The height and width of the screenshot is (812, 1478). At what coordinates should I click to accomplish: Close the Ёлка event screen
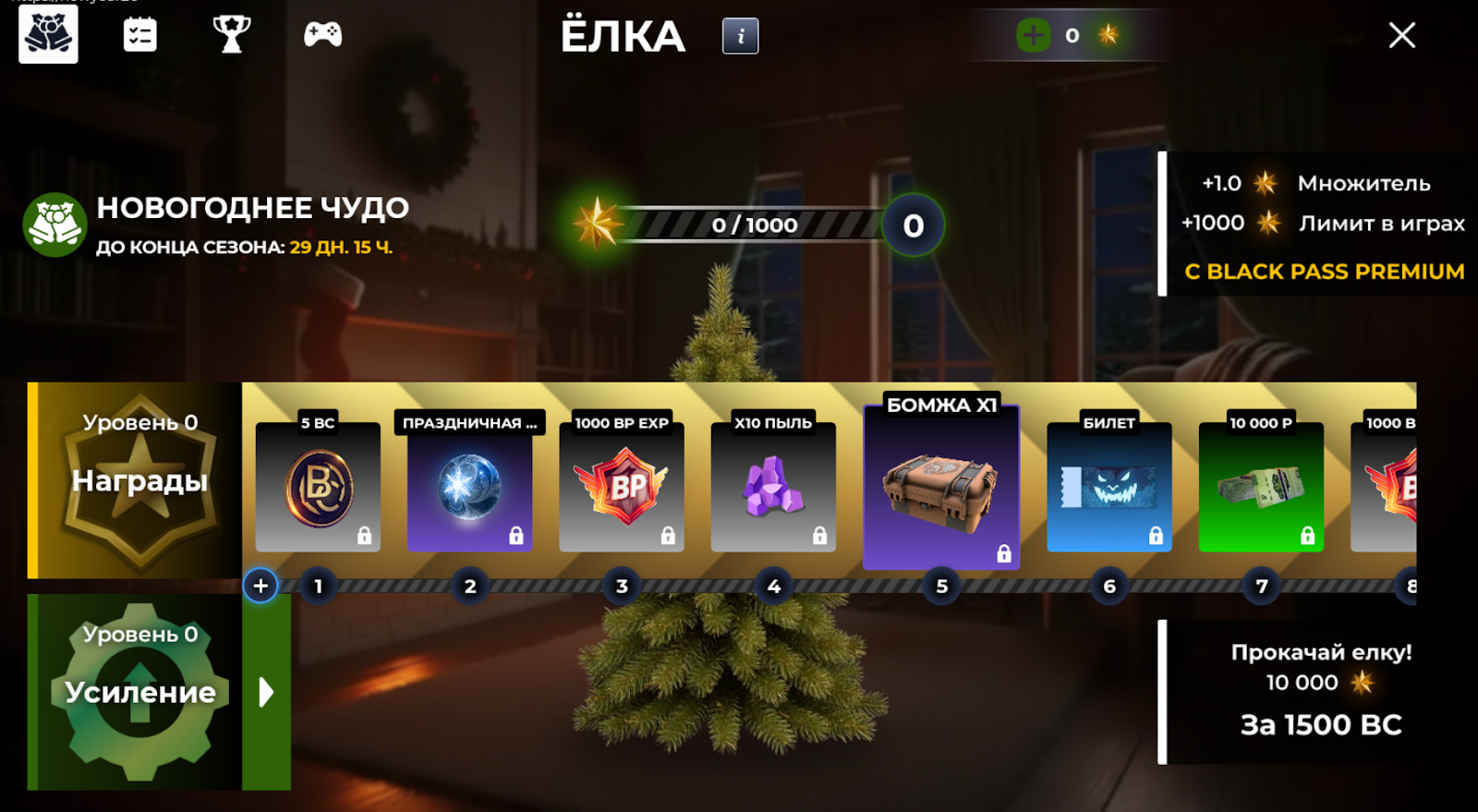point(1401,36)
